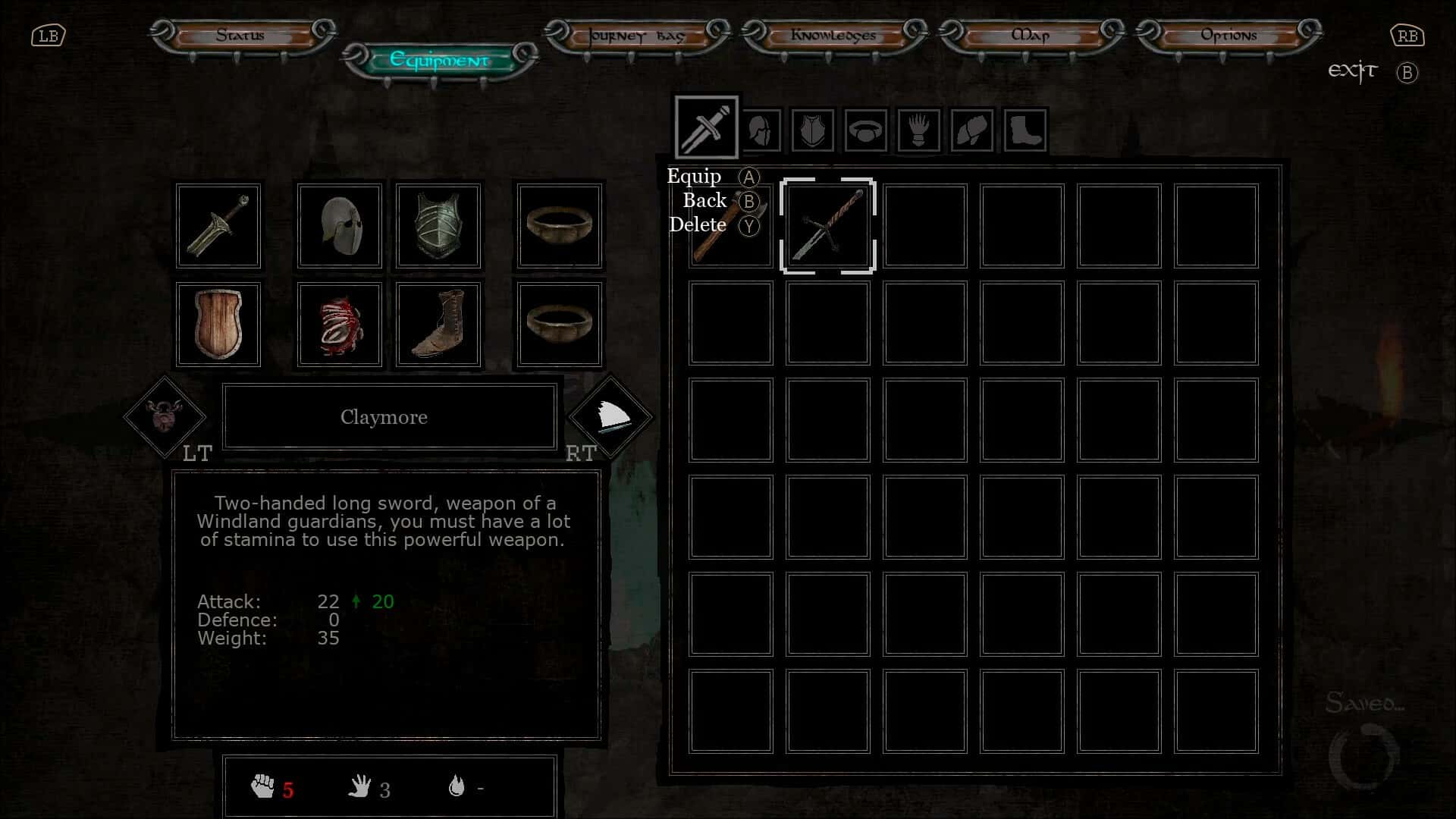The image size is (1456, 819).
Task: Click the RT sail ship icon
Action: pos(611,416)
